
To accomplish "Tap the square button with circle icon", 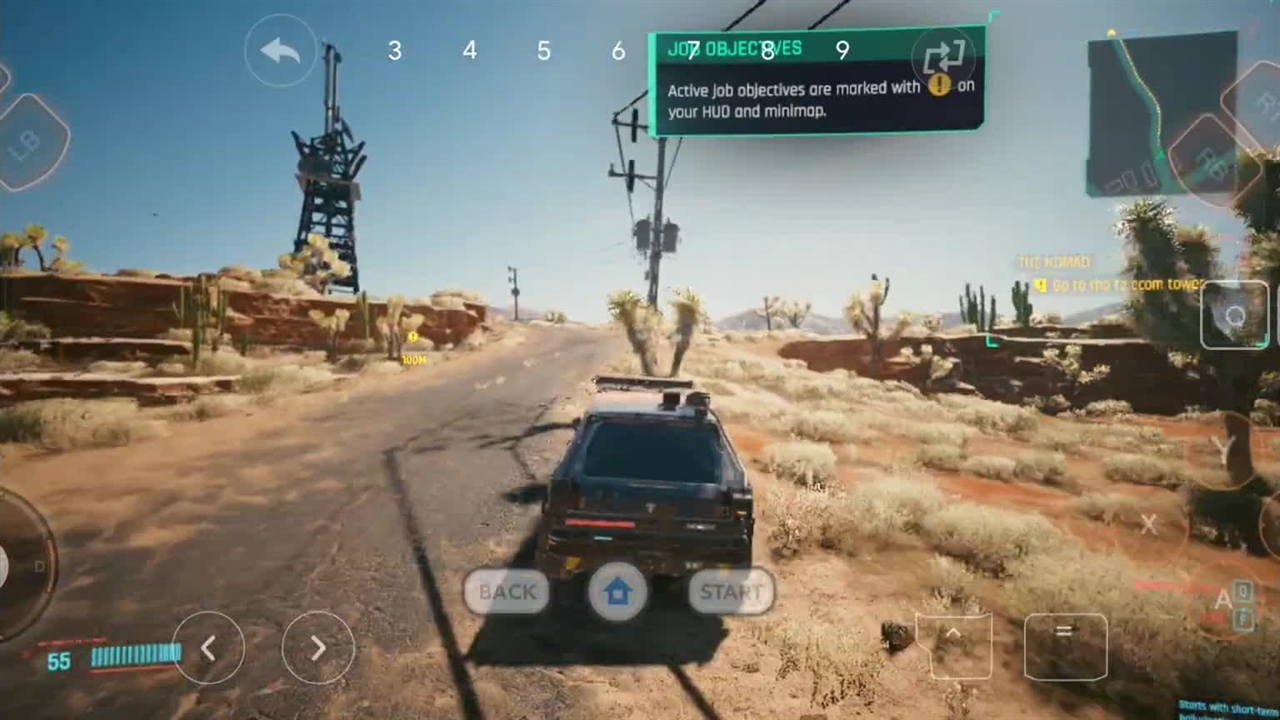I will click(x=1235, y=315).
